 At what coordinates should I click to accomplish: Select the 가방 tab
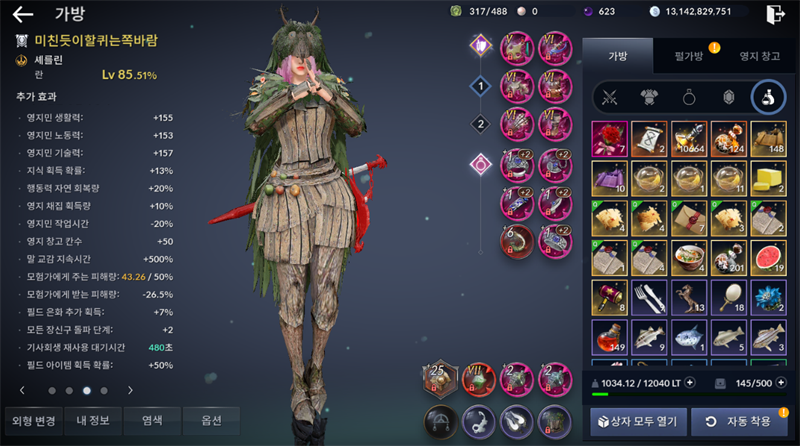click(x=617, y=57)
